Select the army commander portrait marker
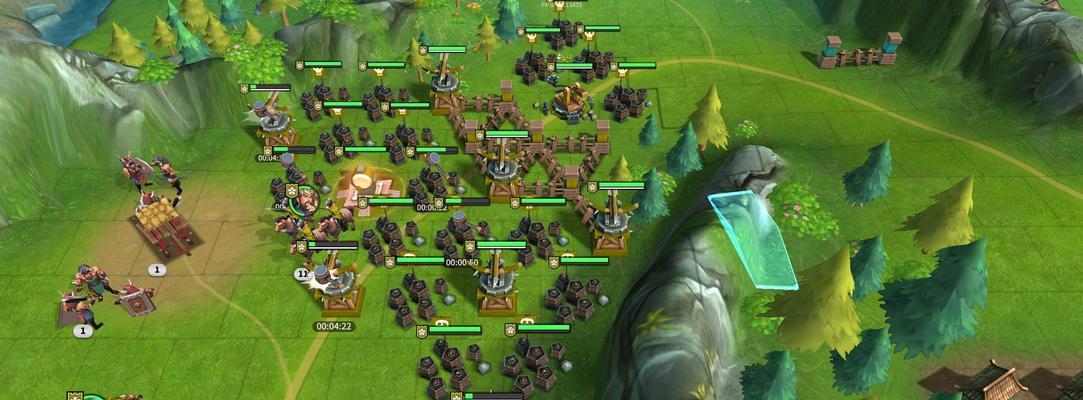Viewport: 1083px width, 400px height. (304, 200)
